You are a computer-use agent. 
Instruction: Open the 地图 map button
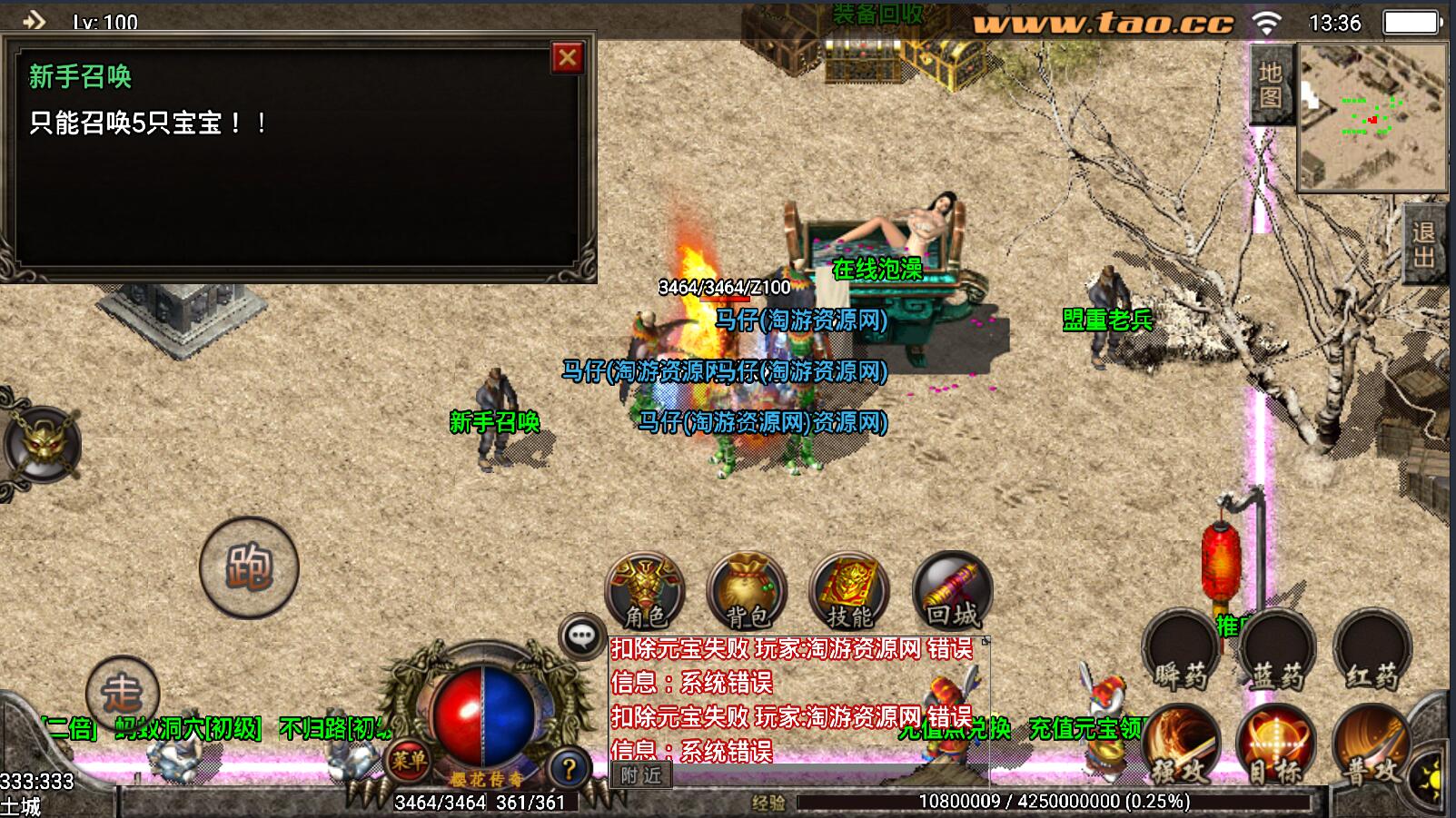pos(1270,84)
